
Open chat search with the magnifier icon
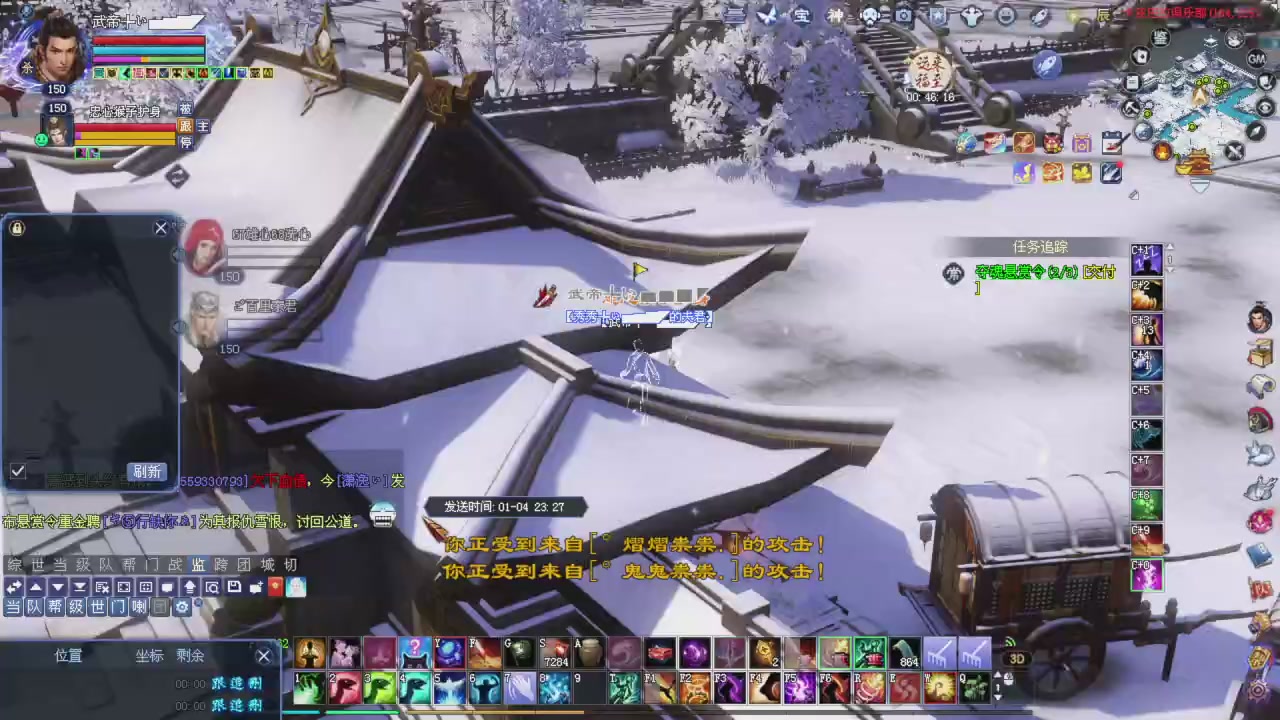pos(212,587)
